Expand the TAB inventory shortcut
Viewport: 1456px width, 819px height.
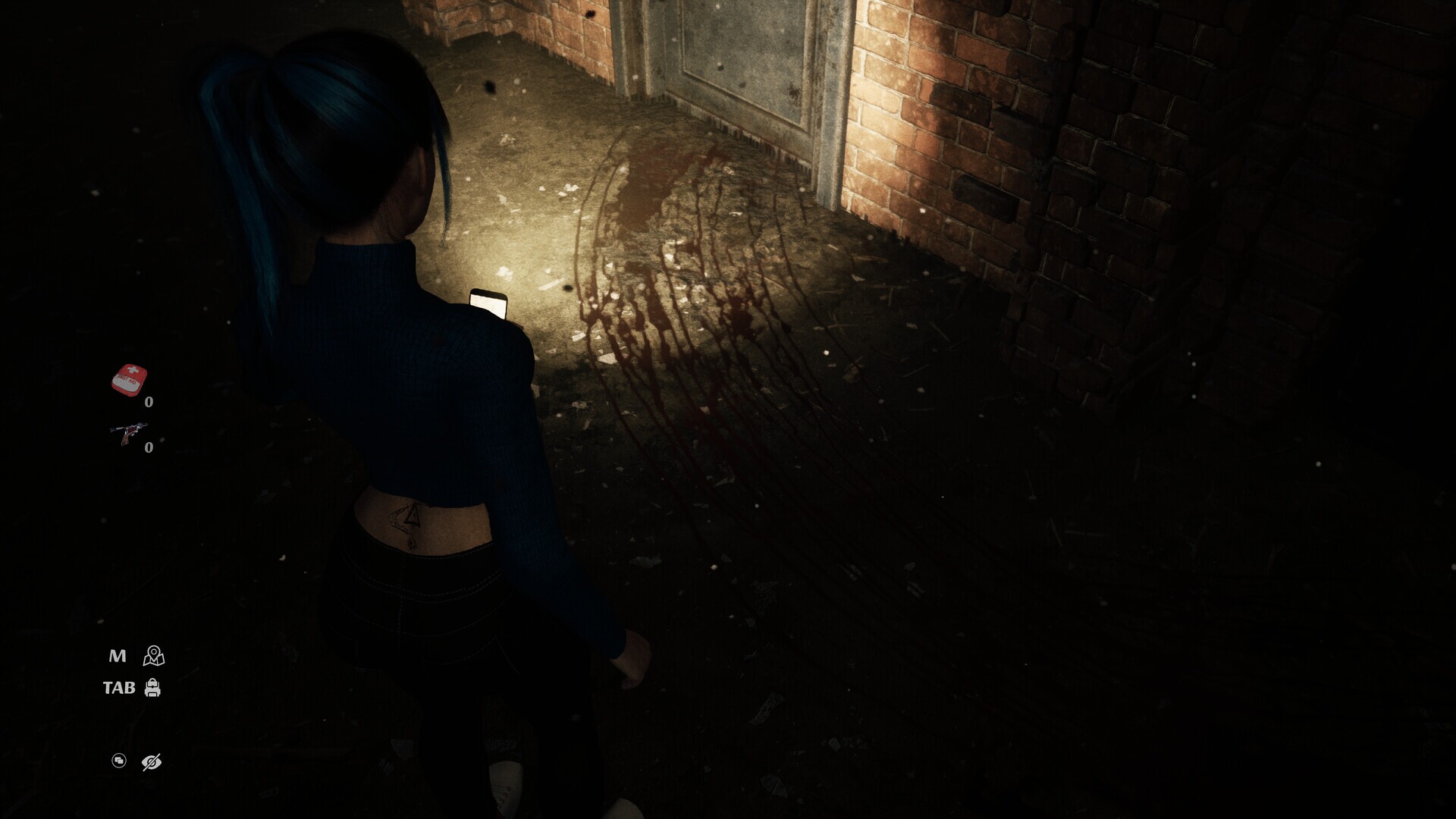(x=119, y=688)
